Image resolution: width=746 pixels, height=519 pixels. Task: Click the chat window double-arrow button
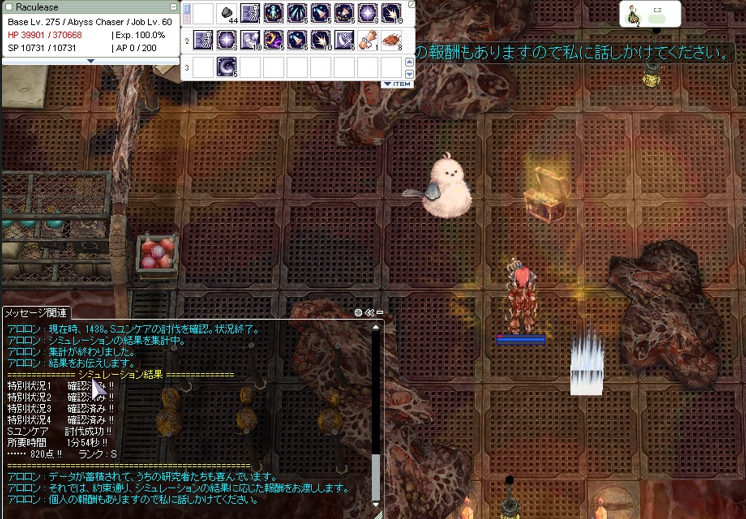369,313
